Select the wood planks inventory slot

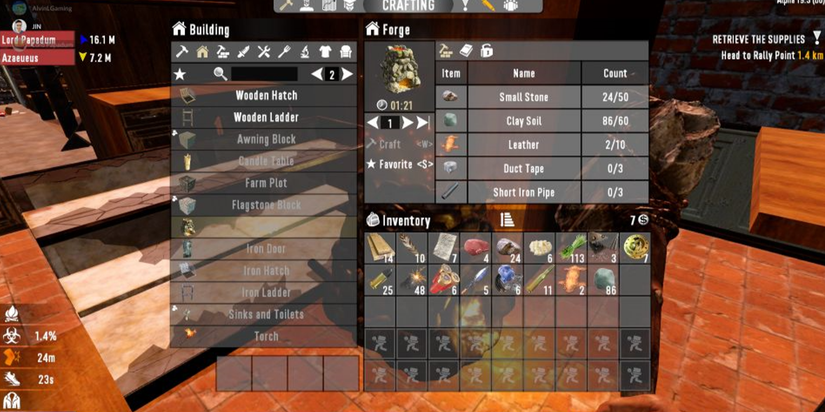pos(381,248)
